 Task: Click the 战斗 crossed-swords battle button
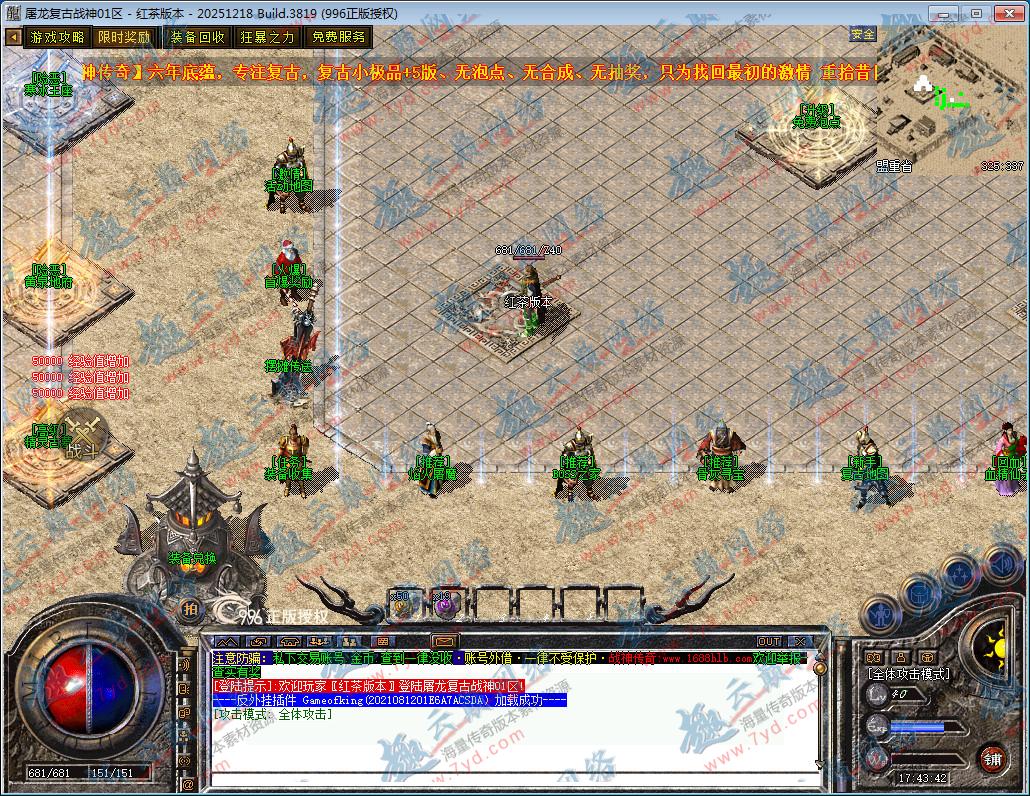[81, 434]
